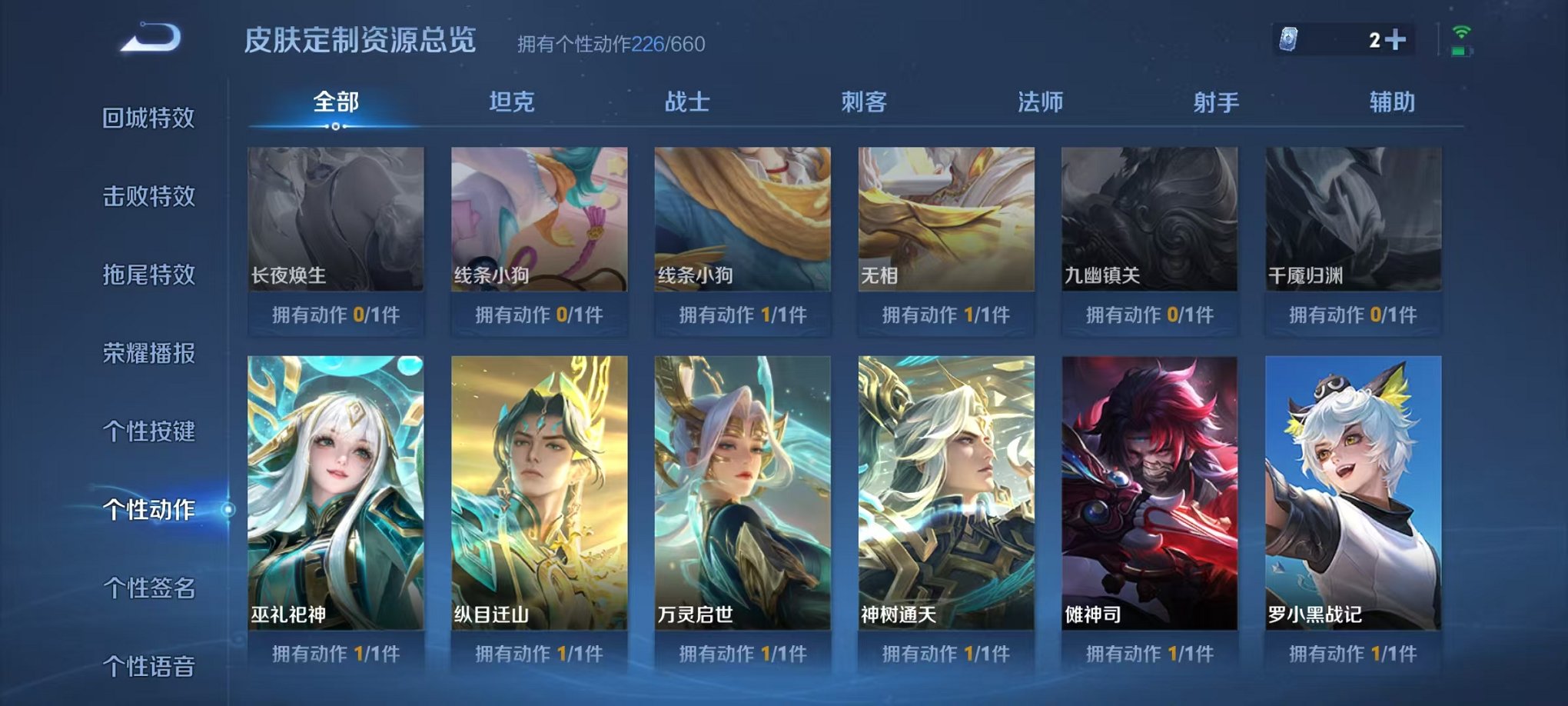Open 击败特效 in the sidebar
The width and height of the screenshot is (1568, 706).
tap(151, 197)
